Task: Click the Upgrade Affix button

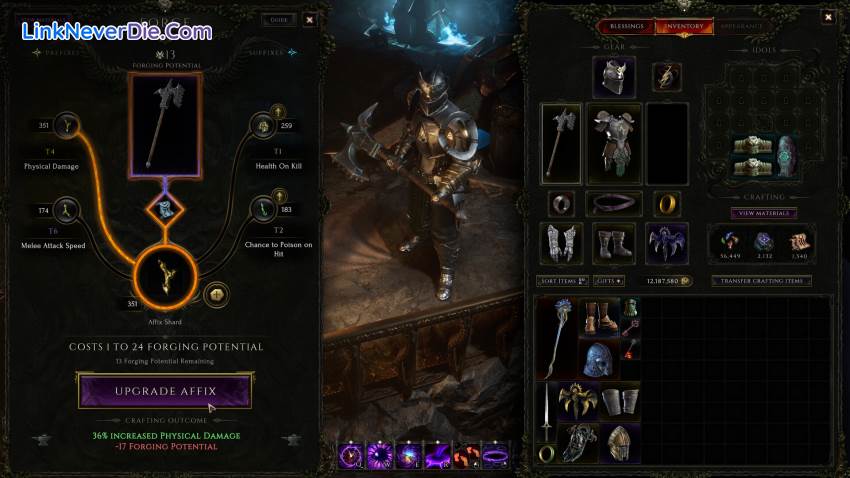Action: click(x=165, y=390)
